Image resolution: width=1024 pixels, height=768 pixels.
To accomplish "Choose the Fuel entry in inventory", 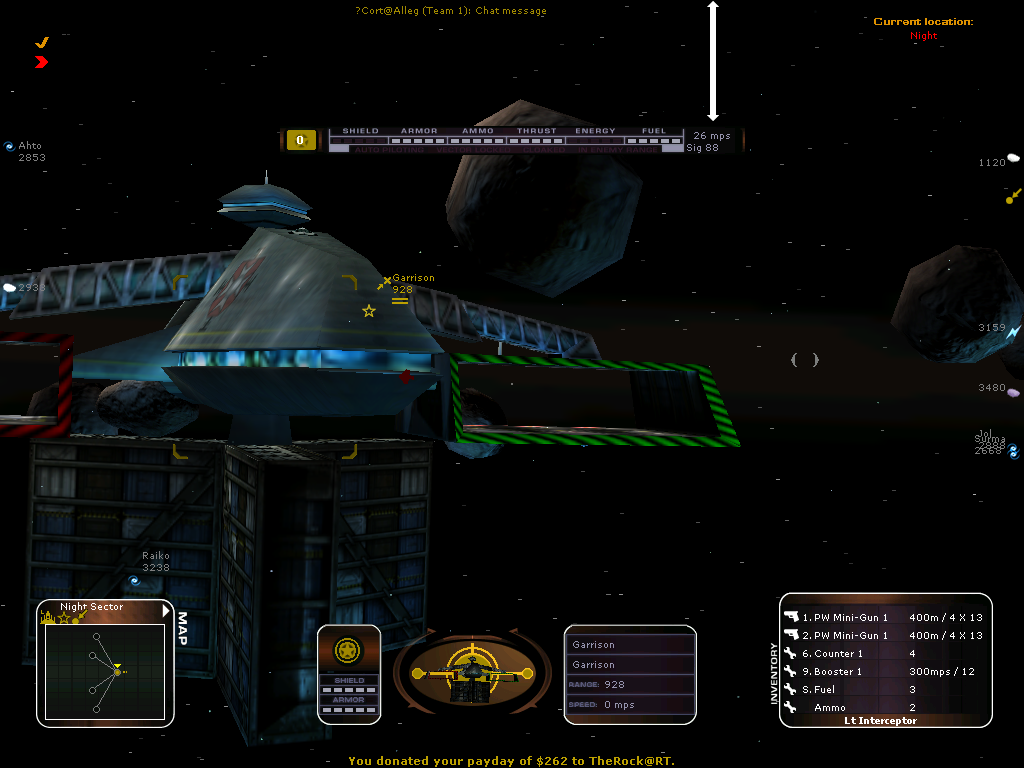I will tap(882, 689).
